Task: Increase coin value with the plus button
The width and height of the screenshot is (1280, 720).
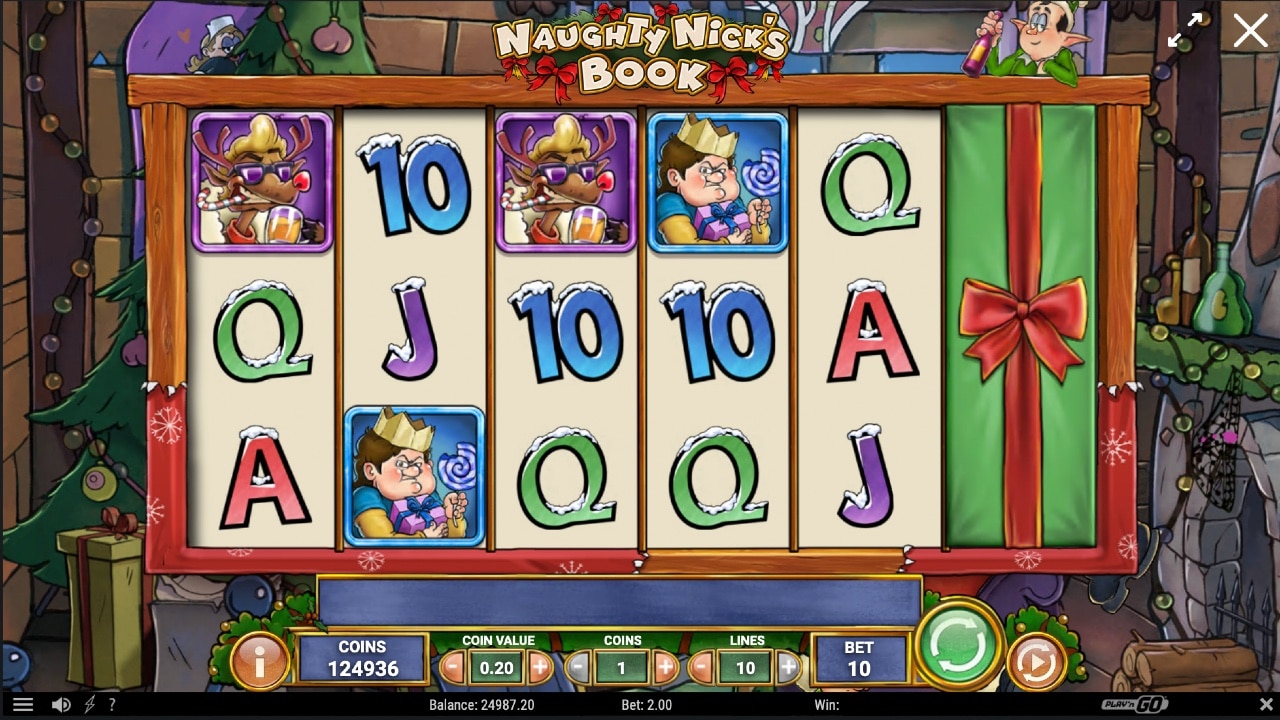Action: [x=540, y=665]
